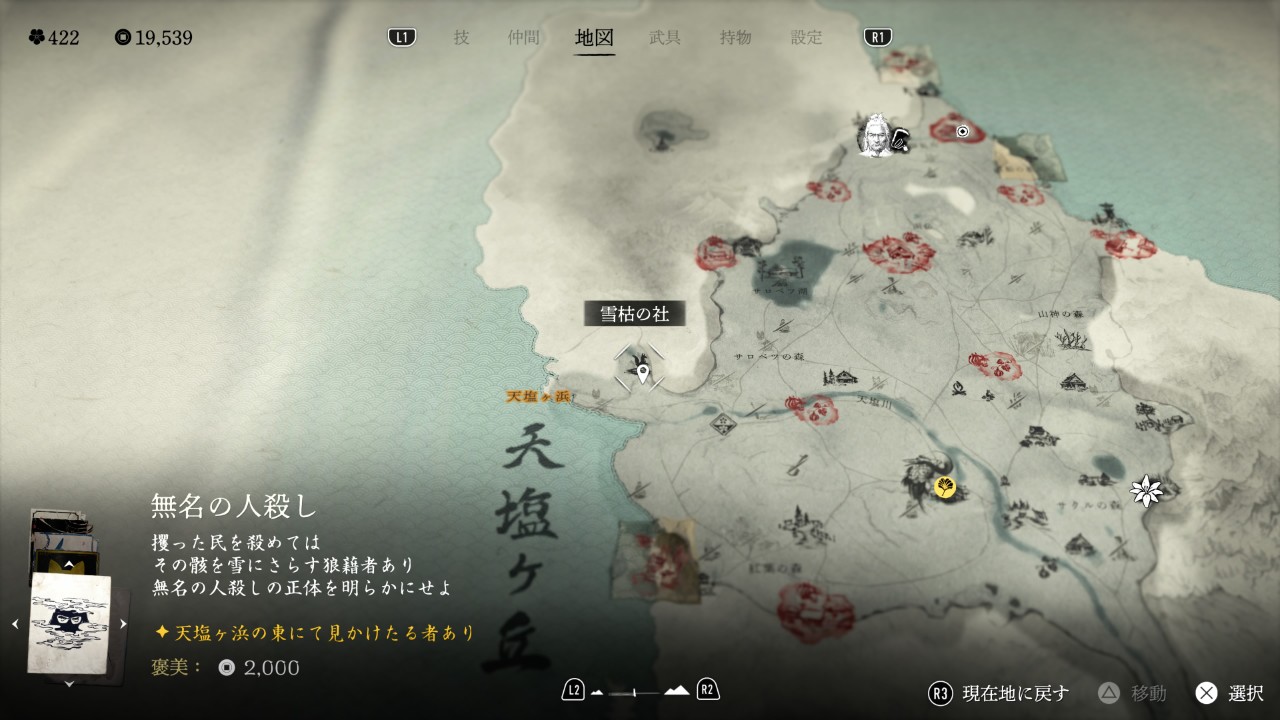1280x720 pixels.
Task: Choose the white flower map marker
Action: click(x=1146, y=490)
